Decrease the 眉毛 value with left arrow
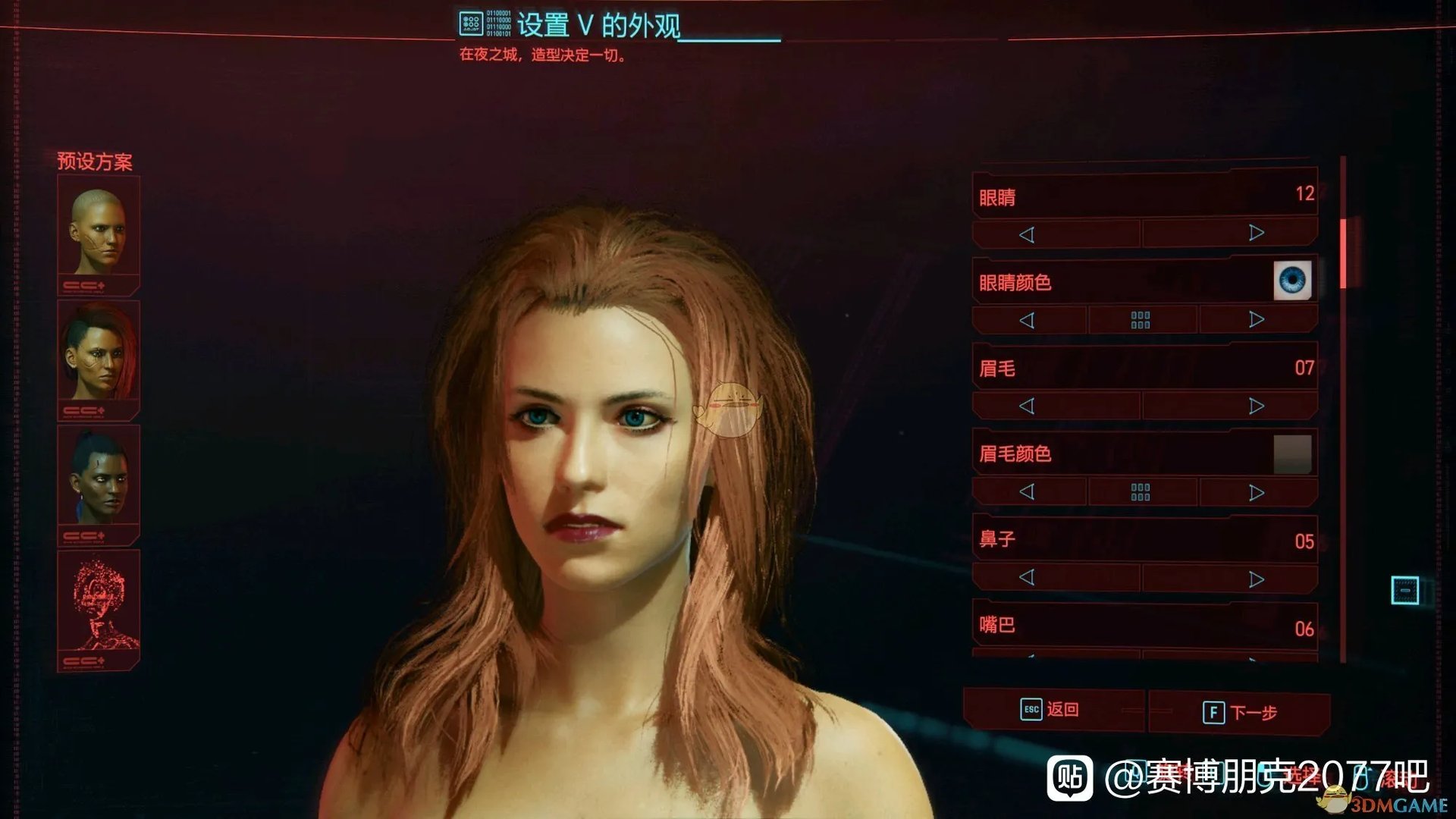Viewport: 1456px width, 819px height. click(x=1029, y=406)
